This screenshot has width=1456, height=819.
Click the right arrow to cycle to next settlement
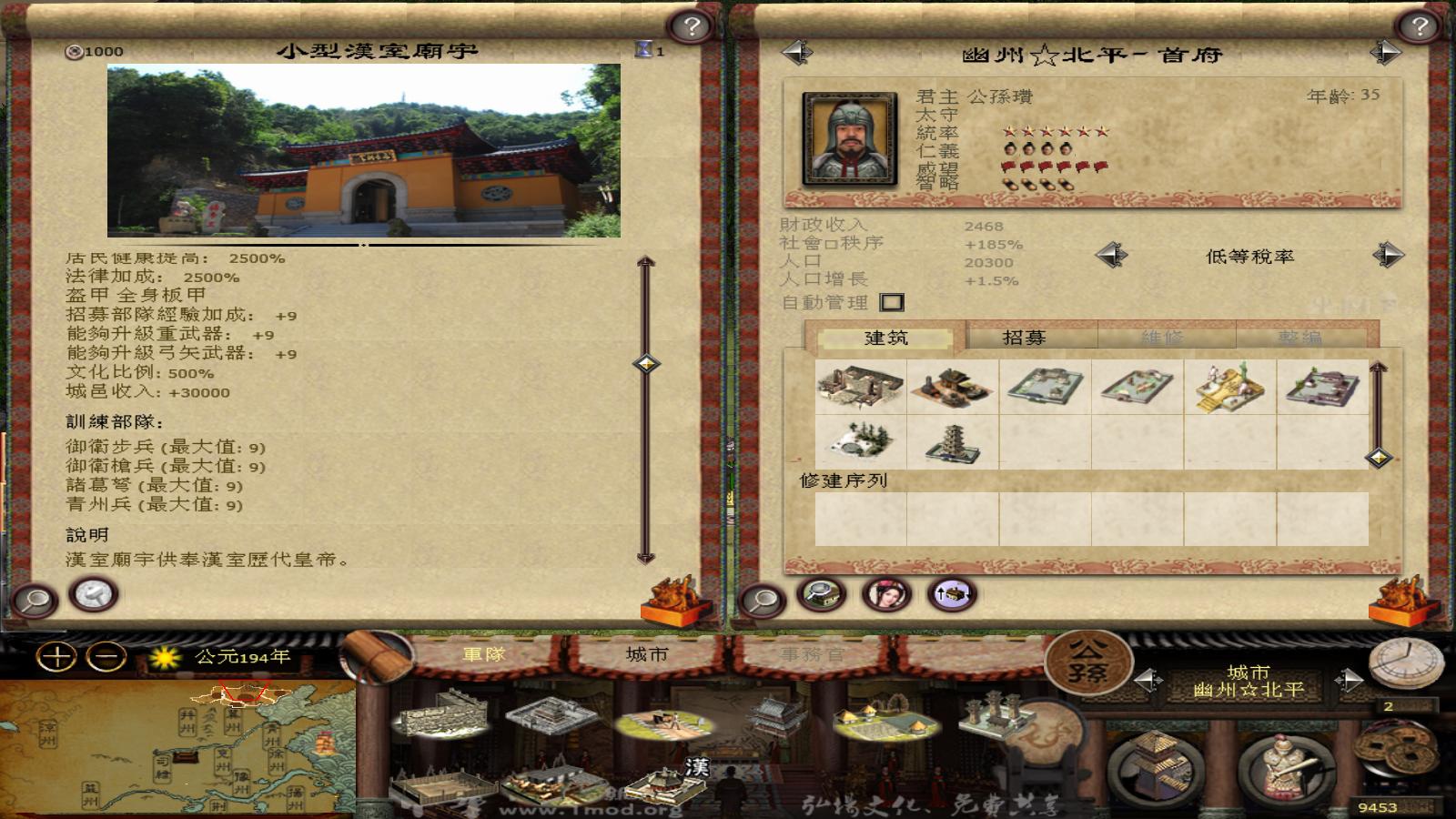1385,52
